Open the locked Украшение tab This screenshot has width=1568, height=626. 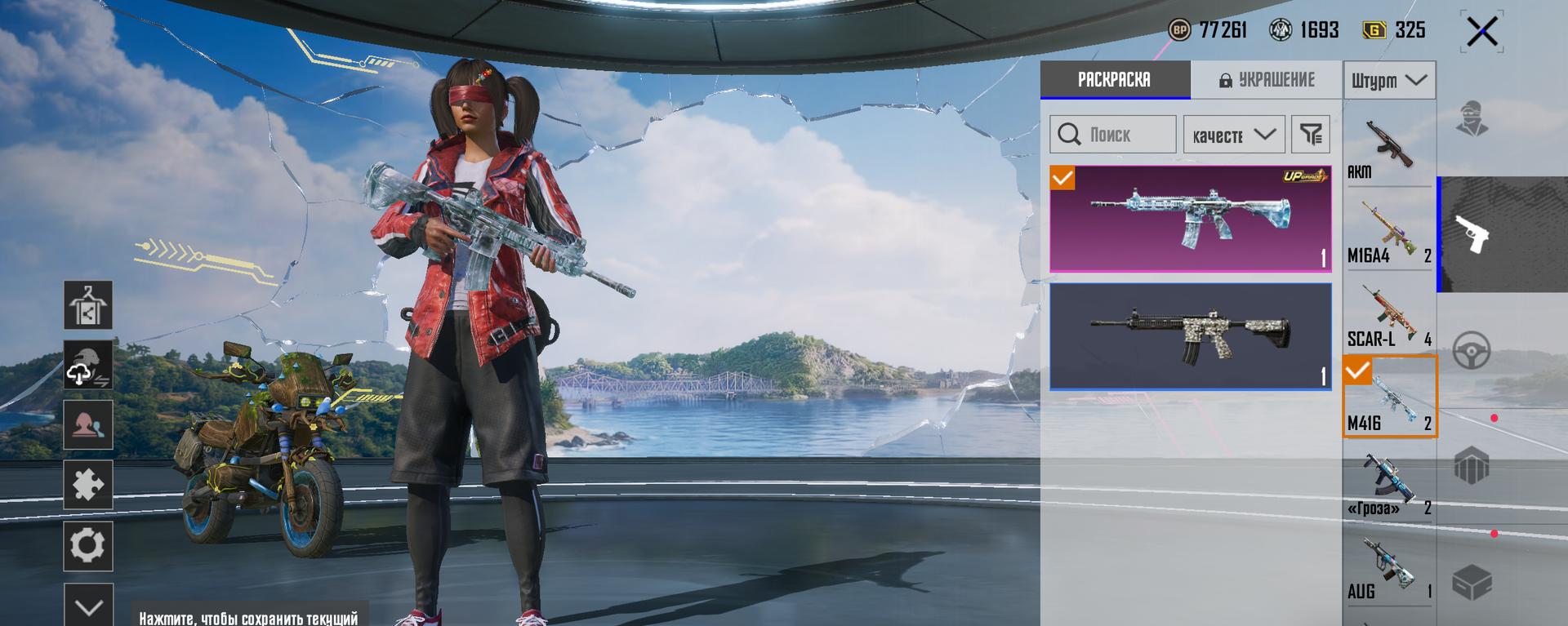tap(1267, 80)
